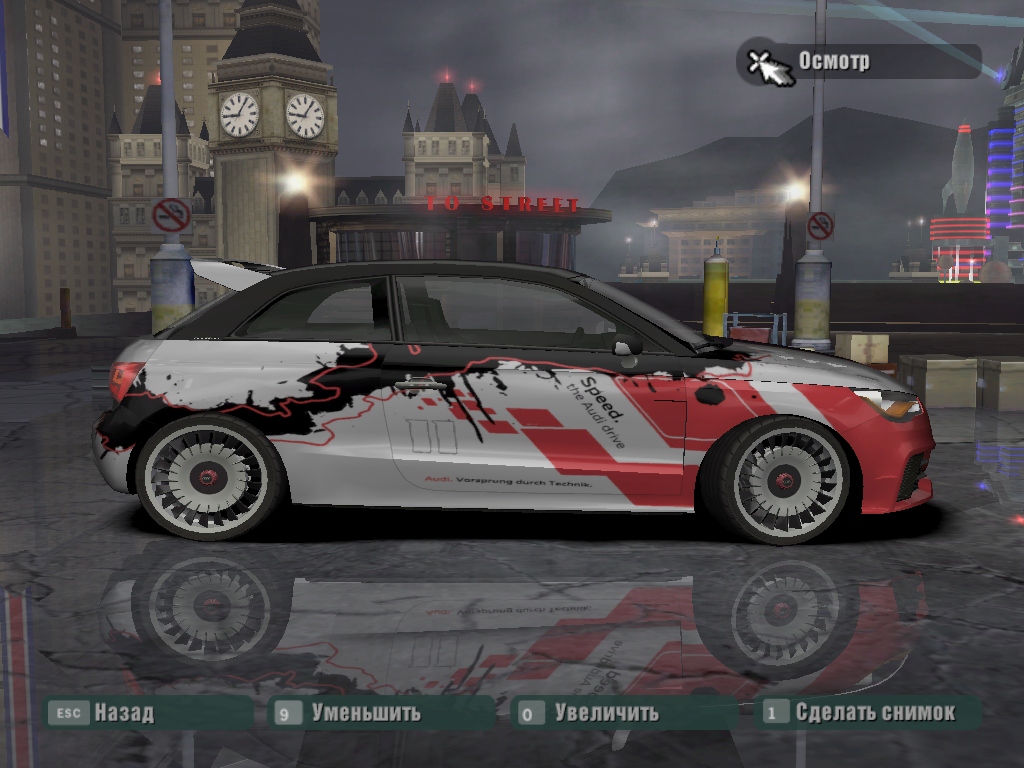The width and height of the screenshot is (1024, 768).
Task: Zoom in using Увеличить
Action: (606, 713)
